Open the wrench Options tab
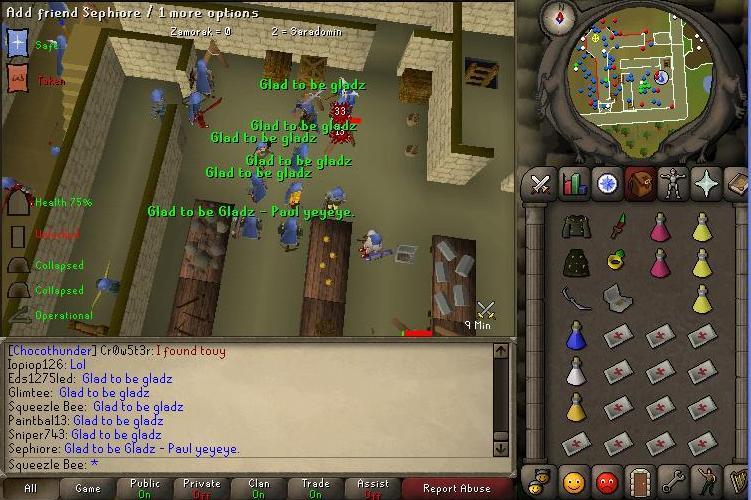The height and width of the screenshot is (500, 751). point(673,483)
